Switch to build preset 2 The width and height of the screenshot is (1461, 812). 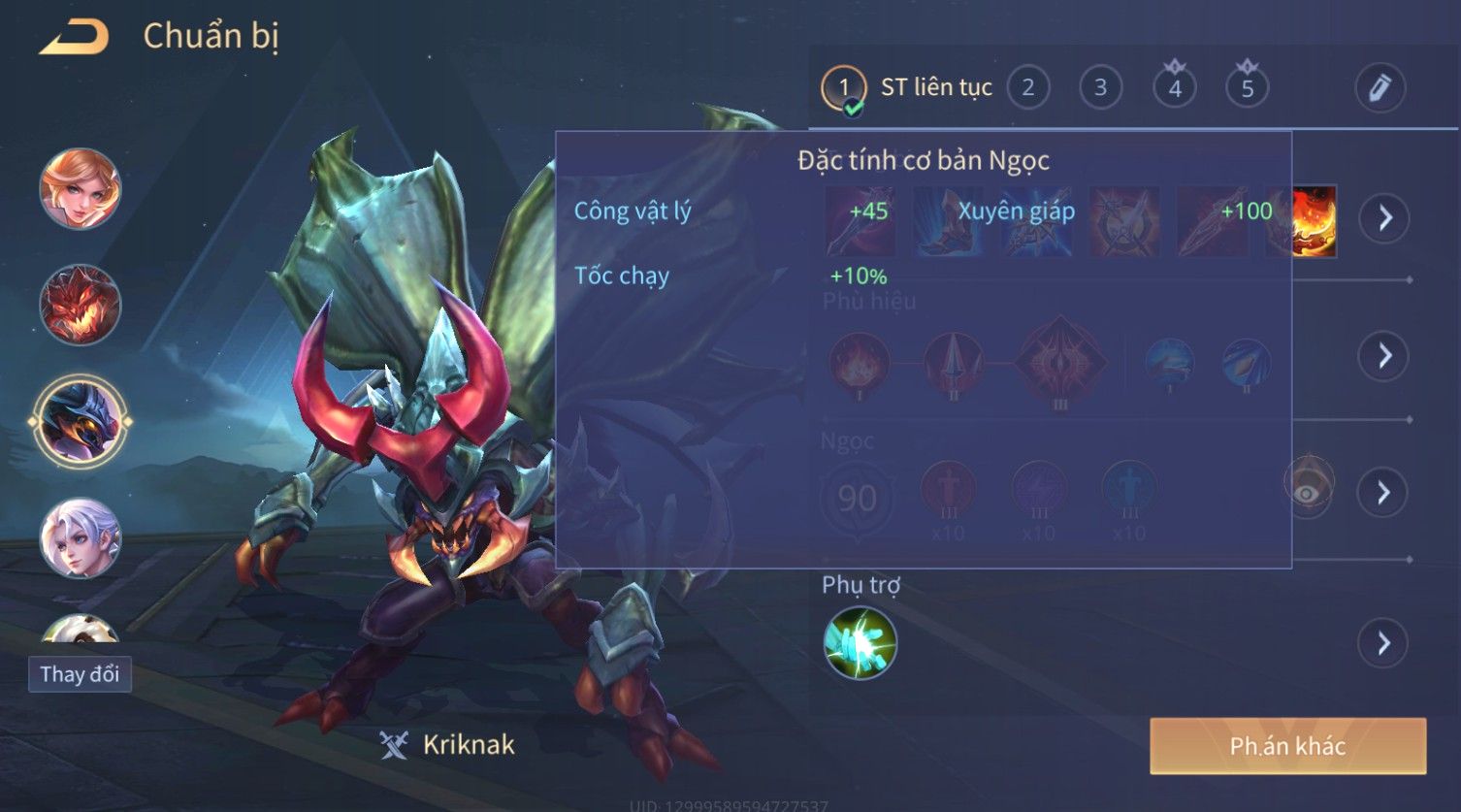coord(1028,88)
